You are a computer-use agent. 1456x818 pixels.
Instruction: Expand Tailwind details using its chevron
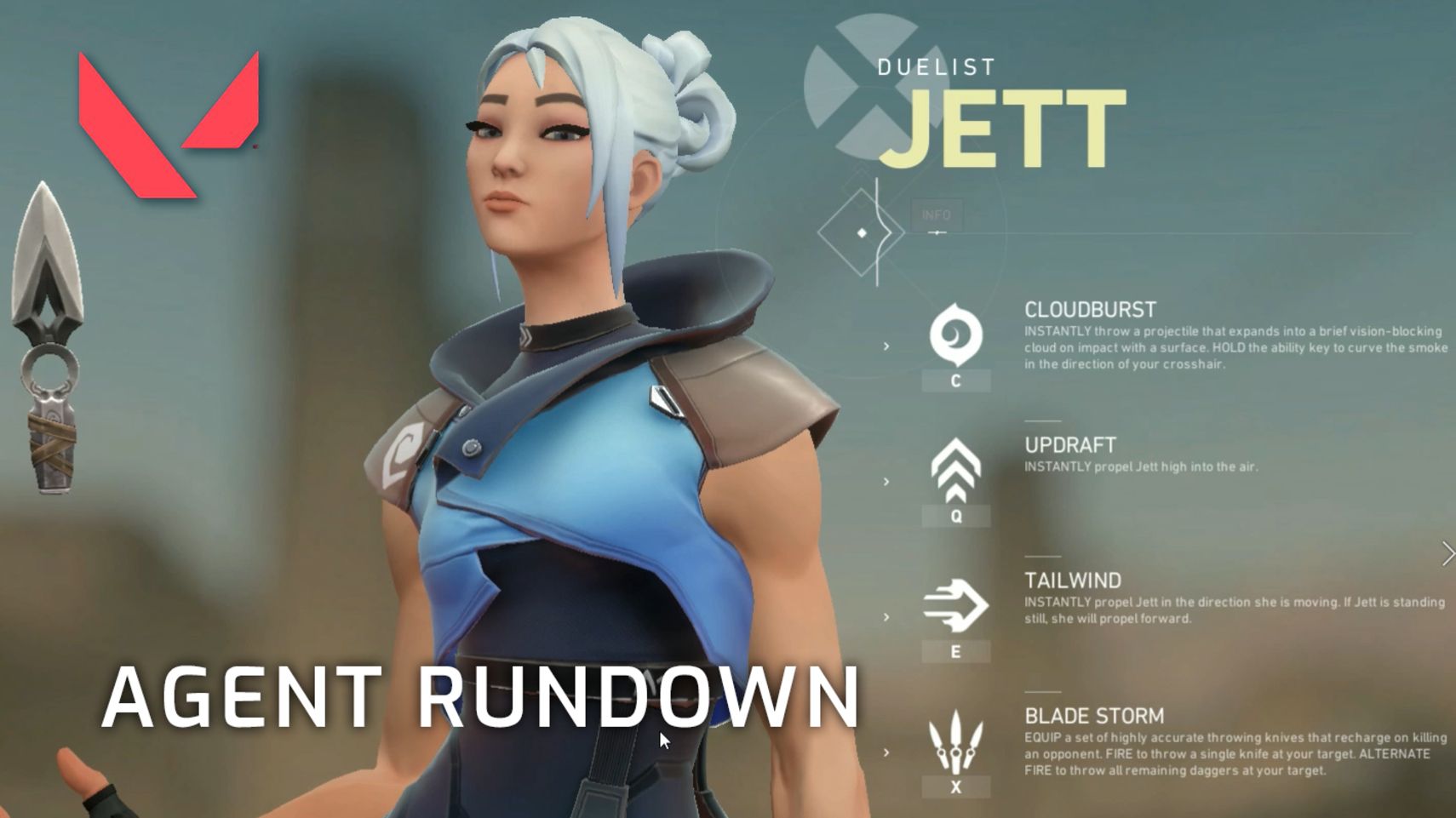(888, 616)
